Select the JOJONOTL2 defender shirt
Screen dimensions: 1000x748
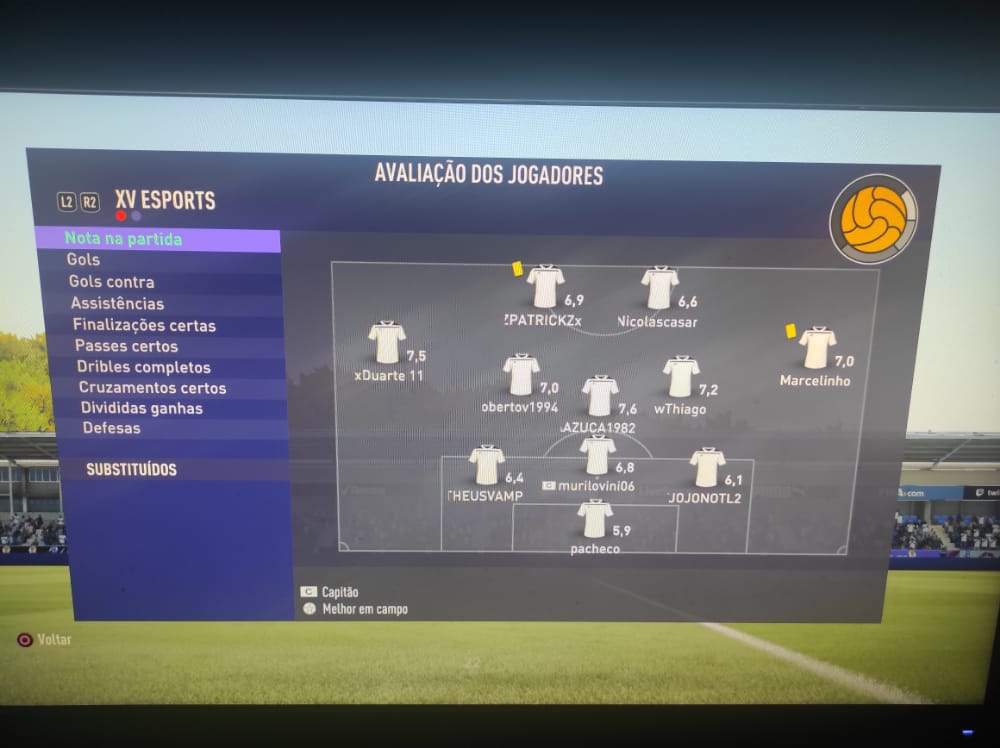click(x=707, y=467)
